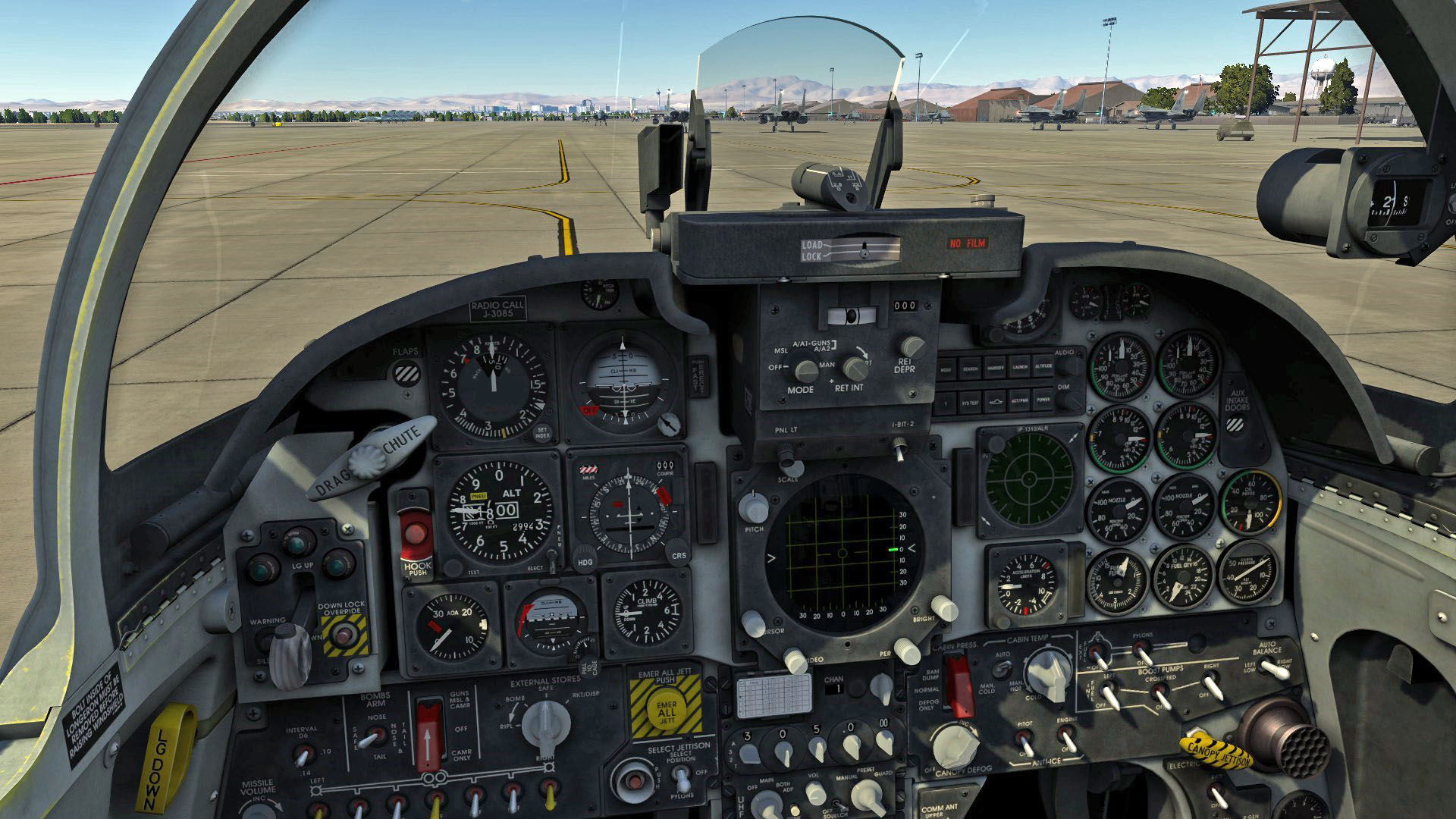The image size is (1456, 819).
Task: Rotate the CABIN TEMP knob
Action: point(1047,675)
